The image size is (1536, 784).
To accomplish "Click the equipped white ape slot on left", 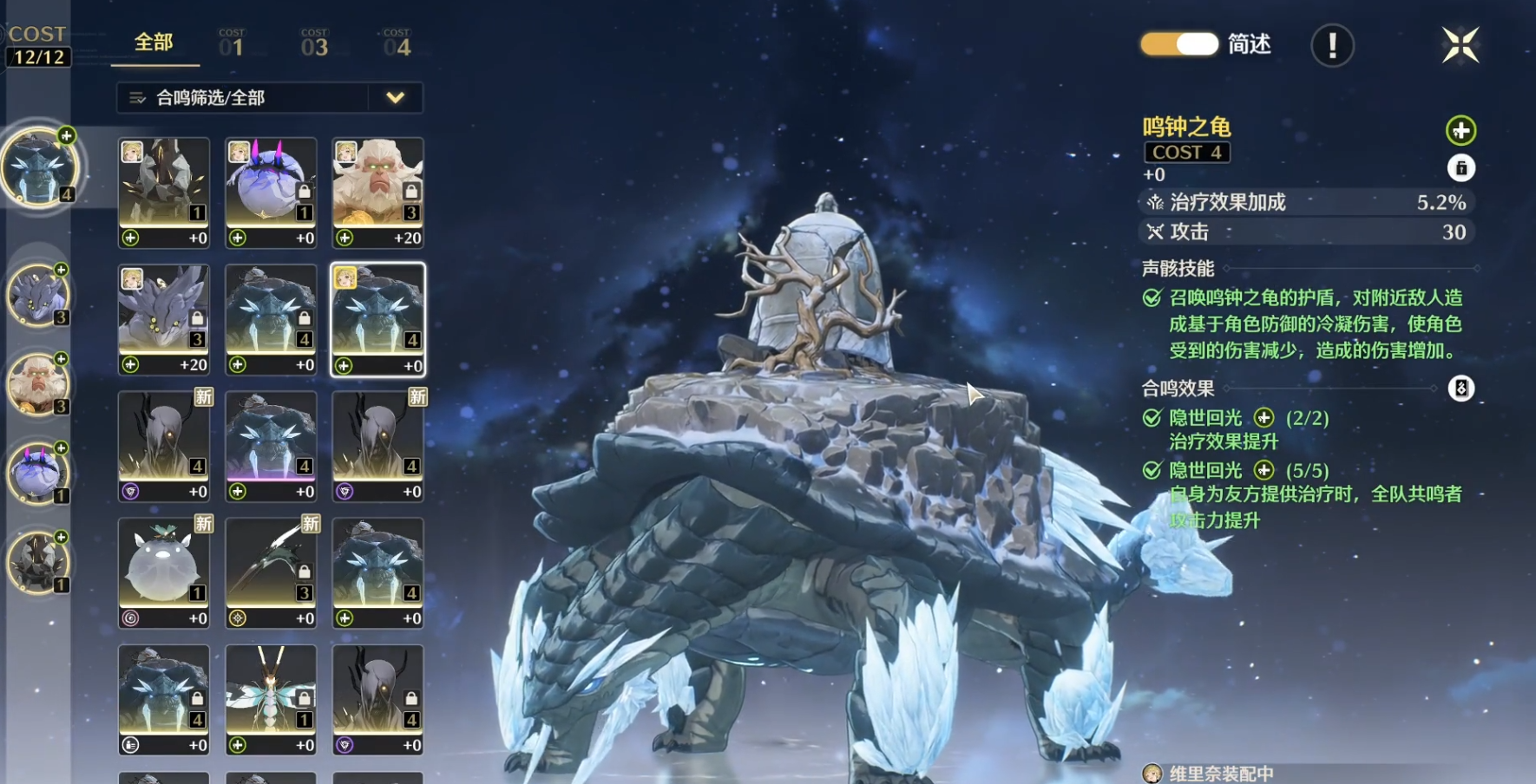I will pyautogui.click(x=37, y=384).
